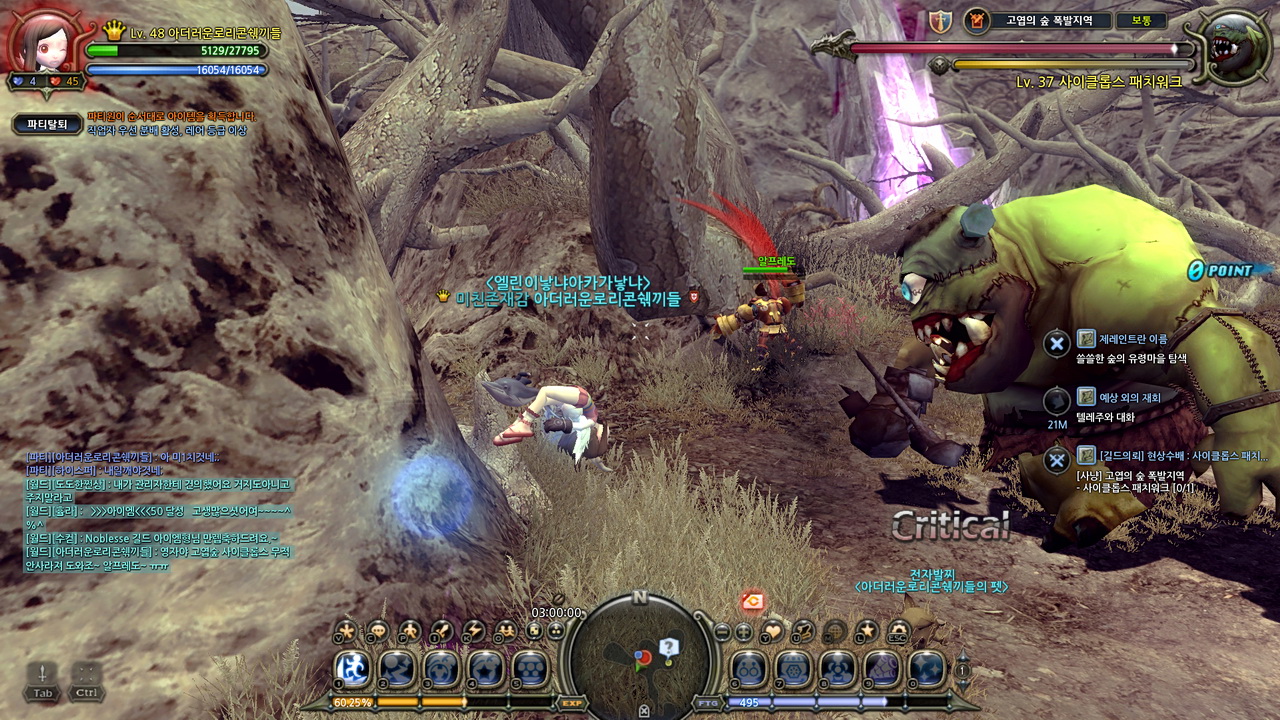Open the lightning bolt skill menu
Screen dimensions: 1280x720
point(474,631)
